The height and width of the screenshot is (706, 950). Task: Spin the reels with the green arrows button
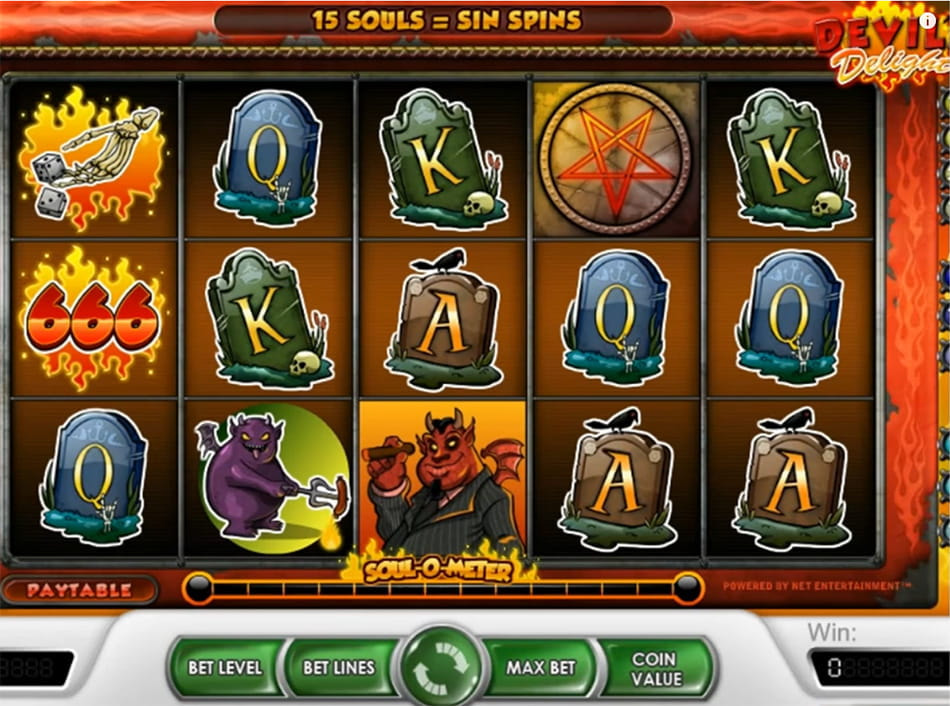click(440, 668)
